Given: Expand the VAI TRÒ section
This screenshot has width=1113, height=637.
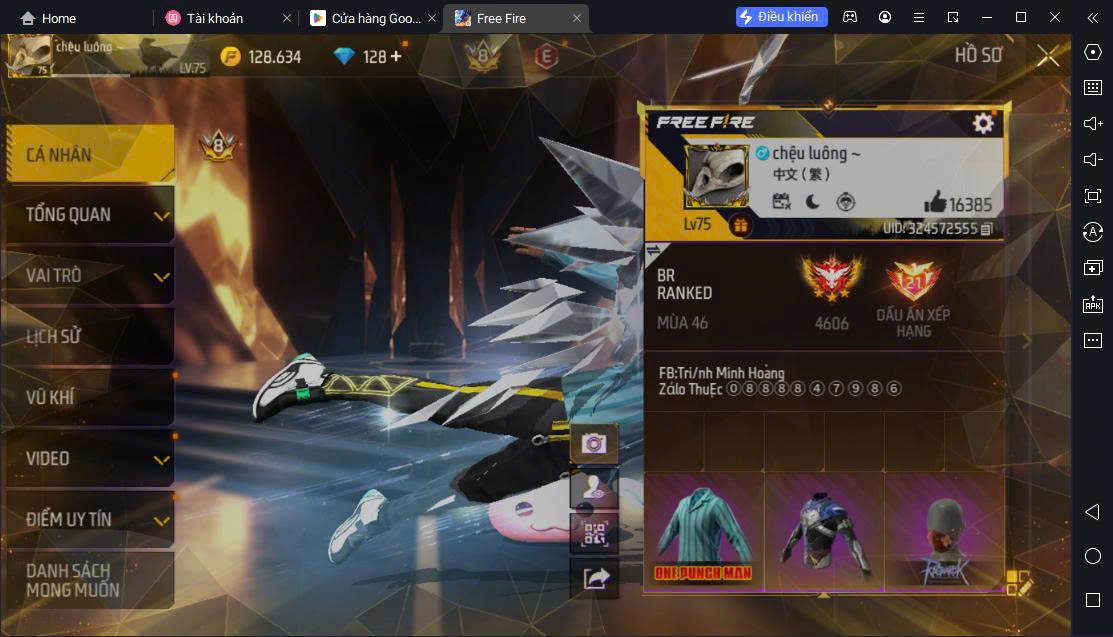Looking at the screenshot, I should 89,276.
